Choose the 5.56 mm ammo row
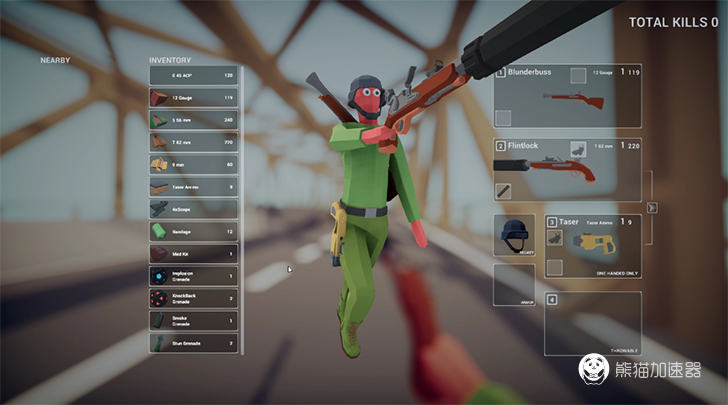The width and height of the screenshot is (728, 405). tap(193, 120)
